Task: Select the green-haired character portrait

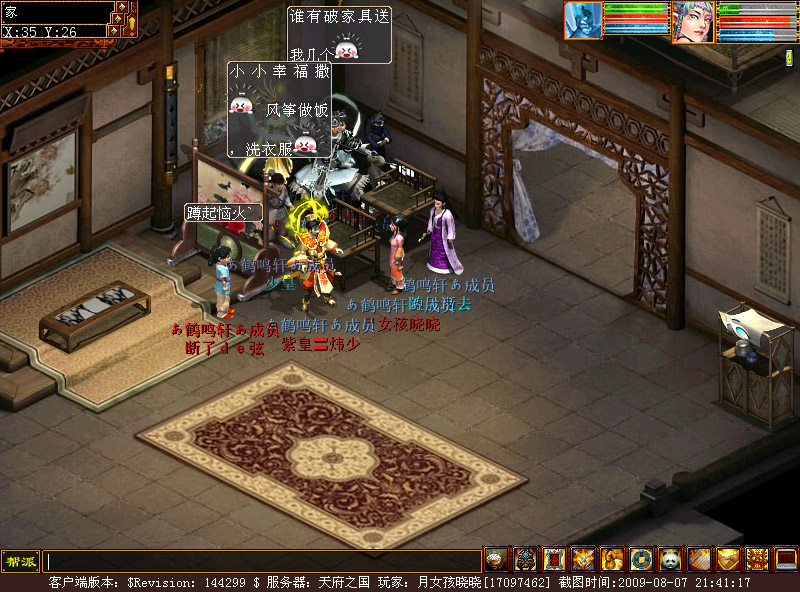Action: [693, 22]
